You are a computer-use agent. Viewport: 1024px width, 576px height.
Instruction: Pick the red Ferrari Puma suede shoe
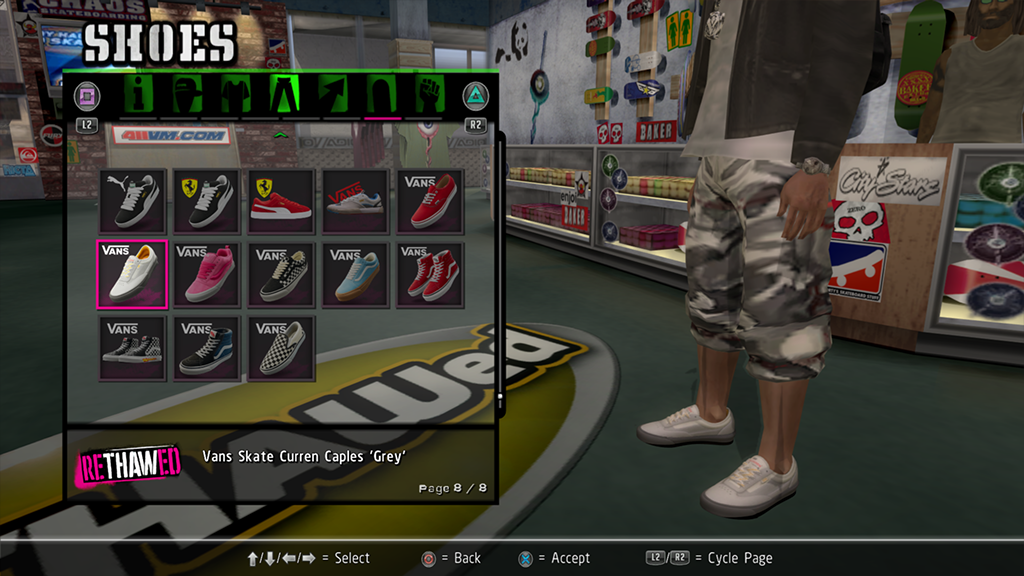(x=281, y=200)
